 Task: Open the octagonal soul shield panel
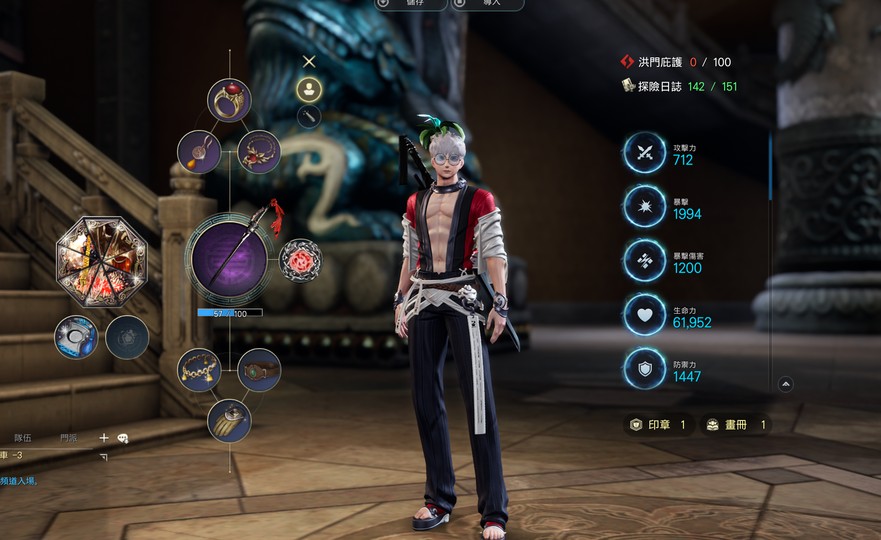101,261
